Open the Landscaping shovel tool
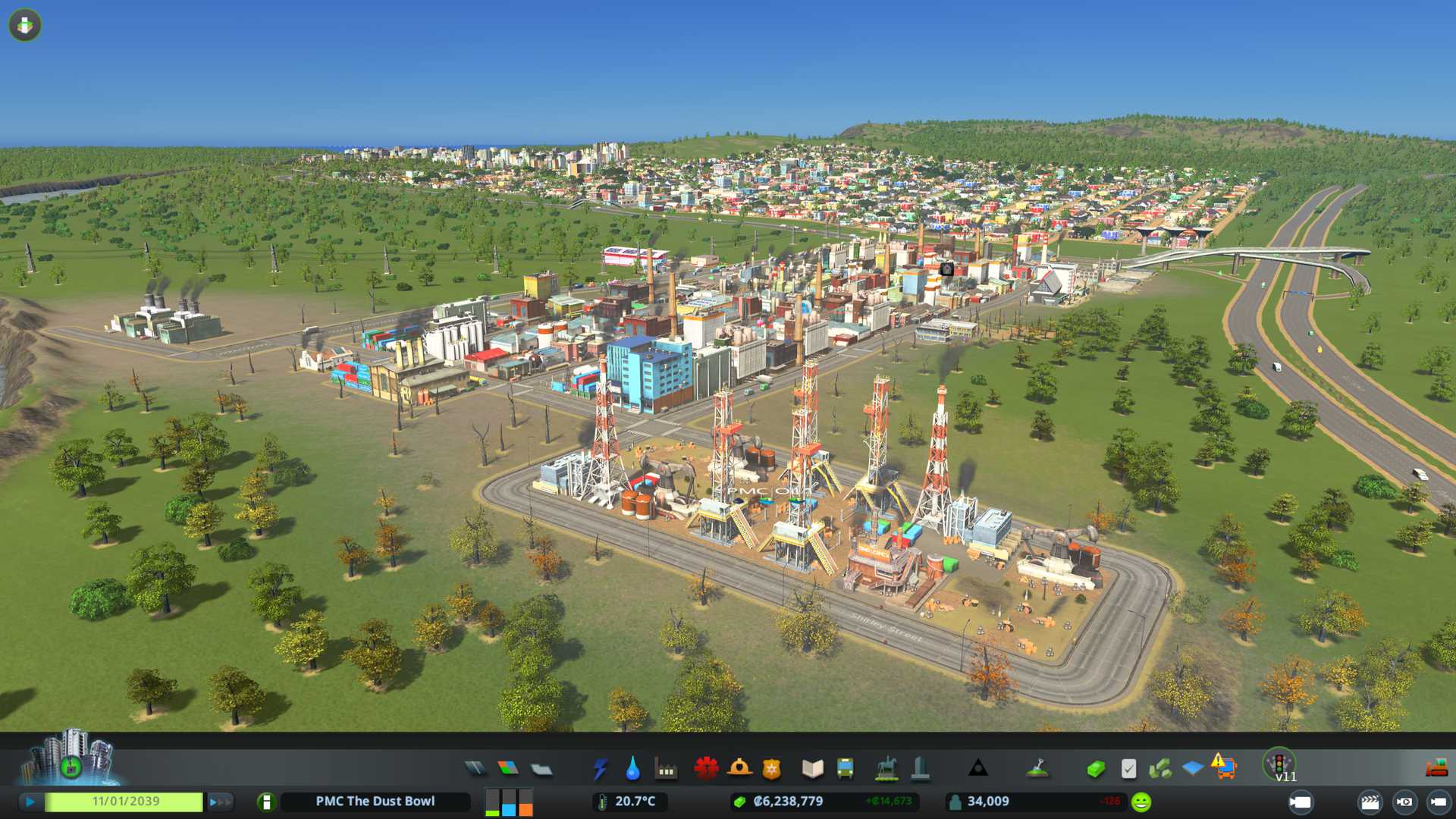The height and width of the screenshot is (819, 1456). pyautogui.click(x=1037, y=769)
